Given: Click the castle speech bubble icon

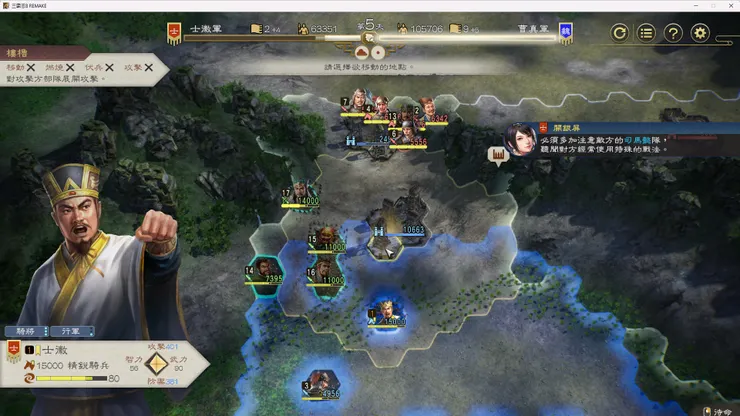Looking at the screenshot, I should click(498, 154).
